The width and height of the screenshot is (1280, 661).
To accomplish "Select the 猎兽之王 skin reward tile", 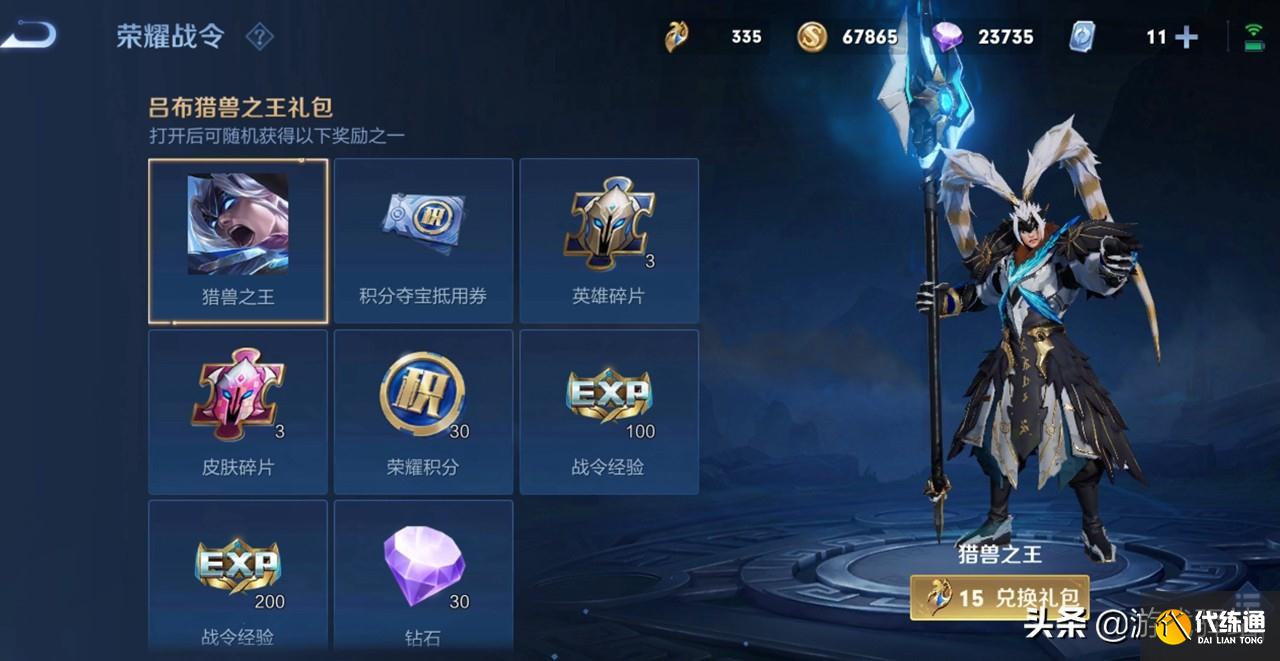I will tap(238, 241).
